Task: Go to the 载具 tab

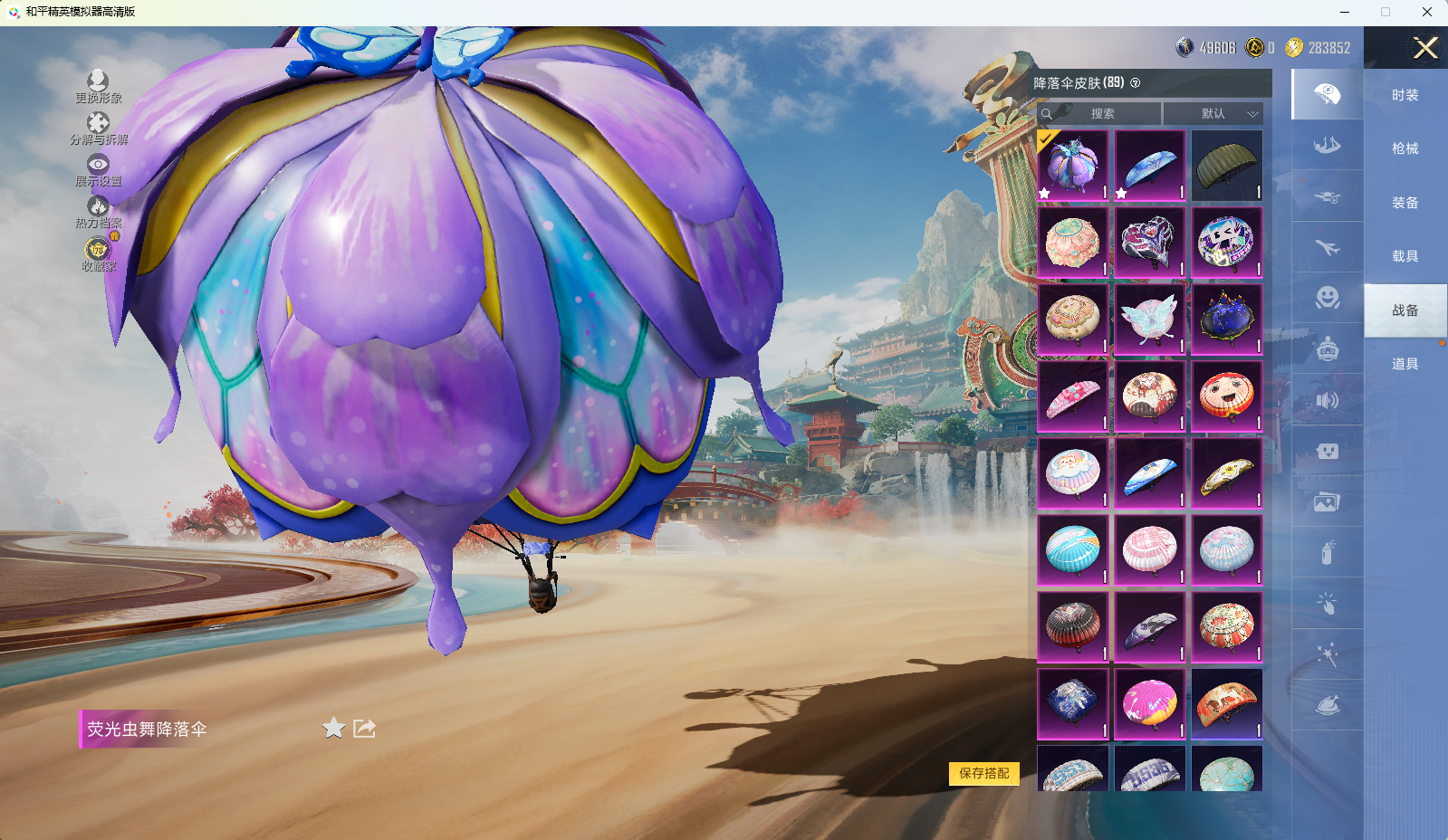Action: 1405,256
